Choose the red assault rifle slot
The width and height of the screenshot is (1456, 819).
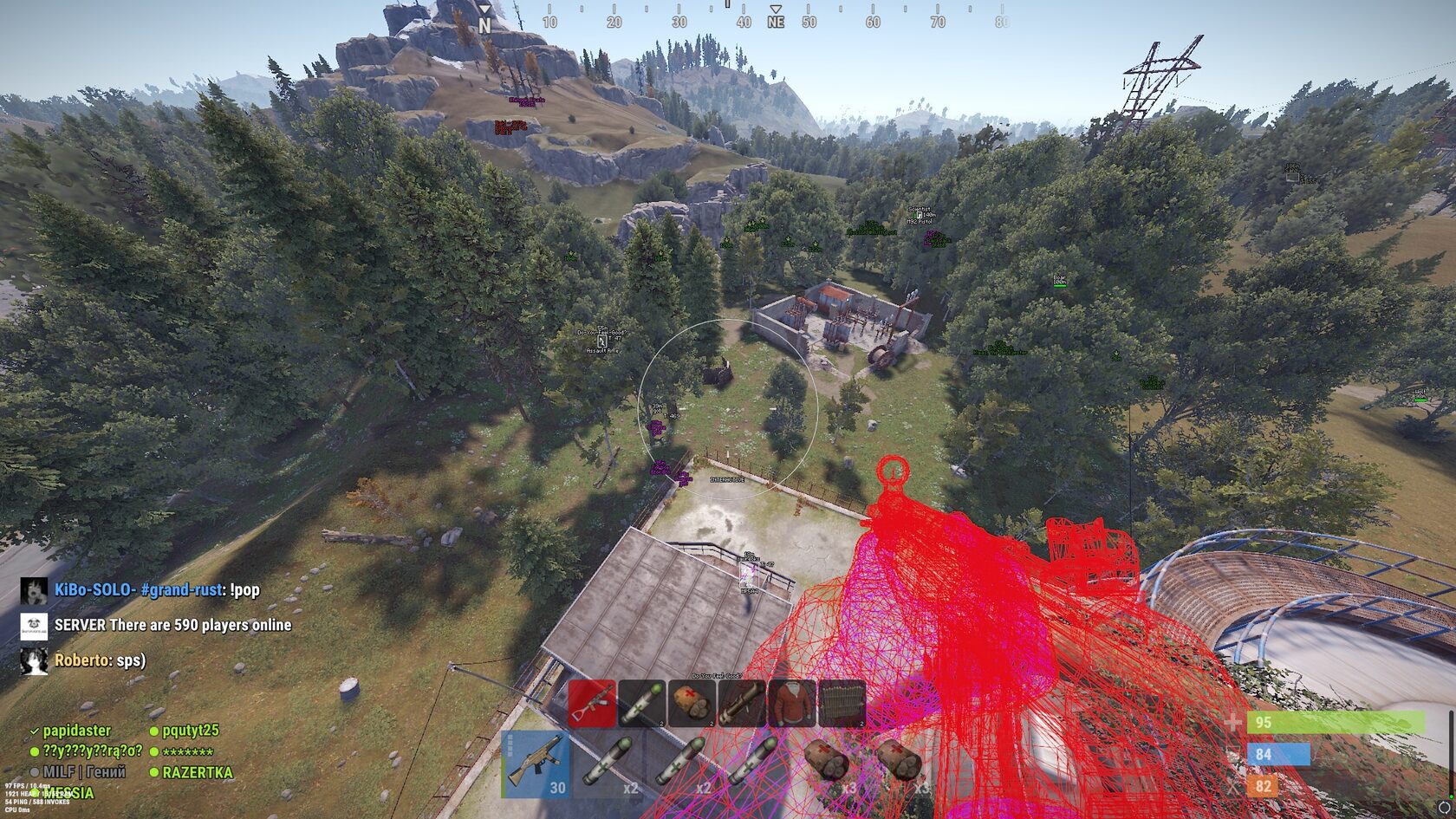tap(592, 703)
